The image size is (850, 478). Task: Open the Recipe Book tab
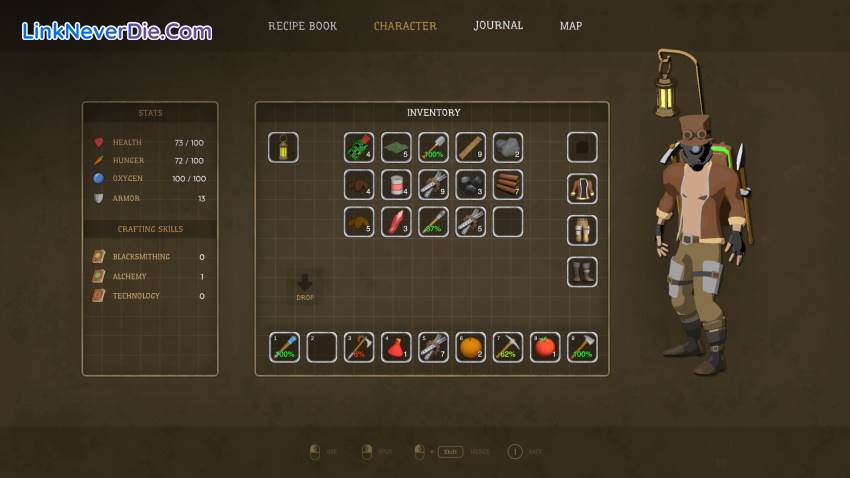pyautogui.click(x=302, y=26)
